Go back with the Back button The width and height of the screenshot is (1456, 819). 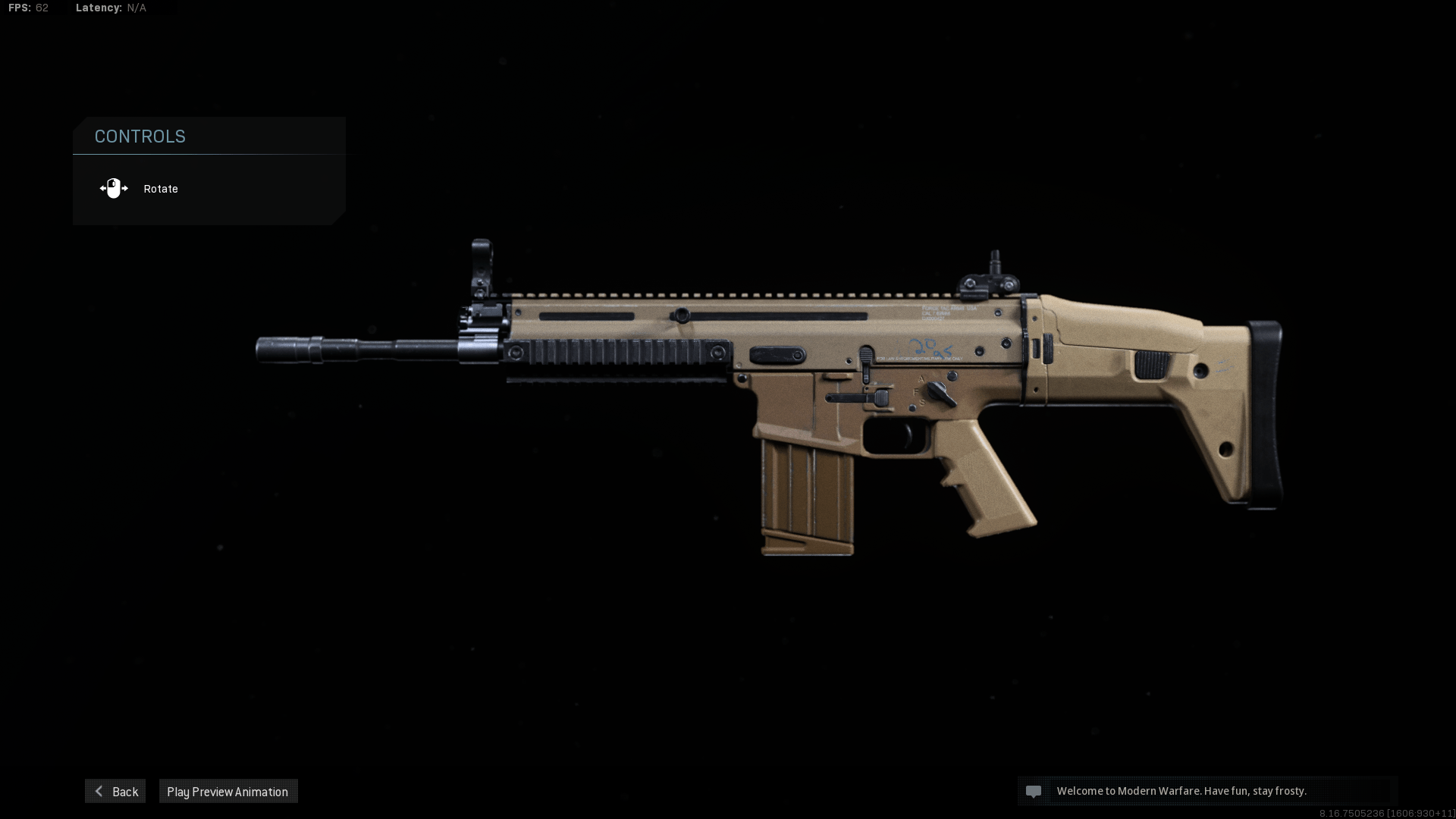[115, 791]
